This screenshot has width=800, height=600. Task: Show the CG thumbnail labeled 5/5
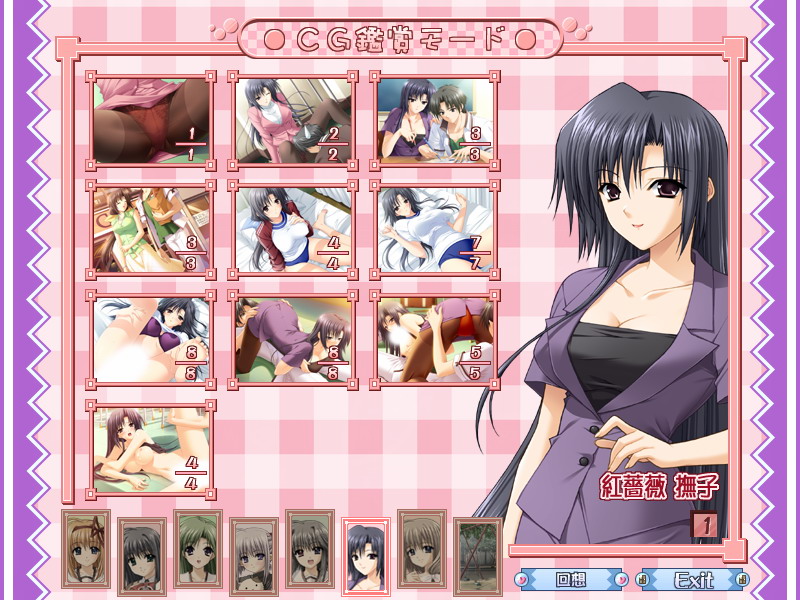[435, 340]
